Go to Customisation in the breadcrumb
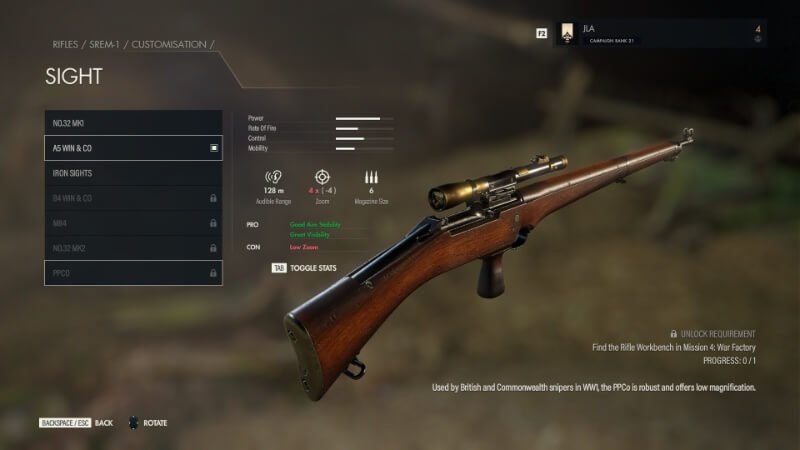 point(171,45)
